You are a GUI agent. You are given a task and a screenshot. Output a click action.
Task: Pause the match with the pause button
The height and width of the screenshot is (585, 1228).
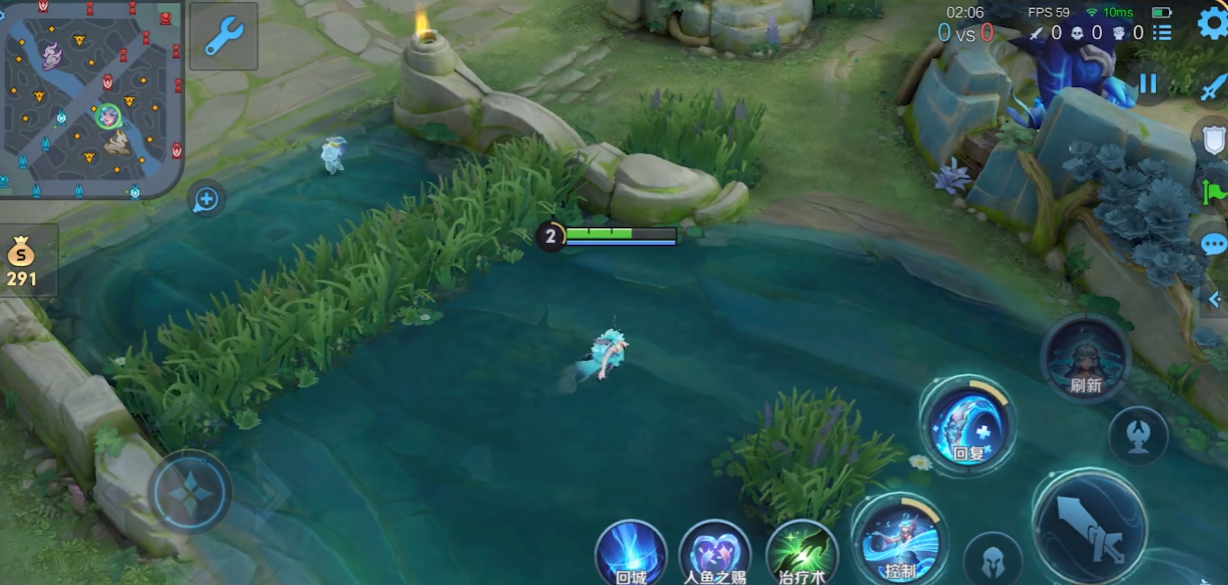tap(1148, 84)
